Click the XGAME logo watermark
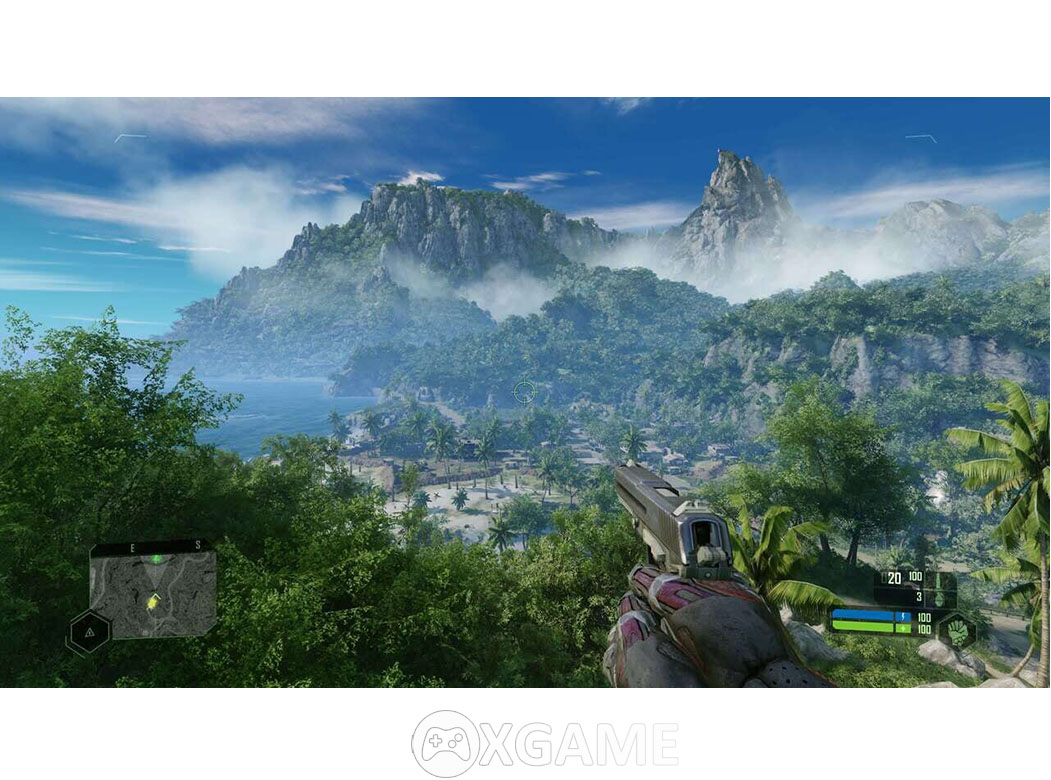Viewport: 1051px width, 780px height. (x=545, y=744)
